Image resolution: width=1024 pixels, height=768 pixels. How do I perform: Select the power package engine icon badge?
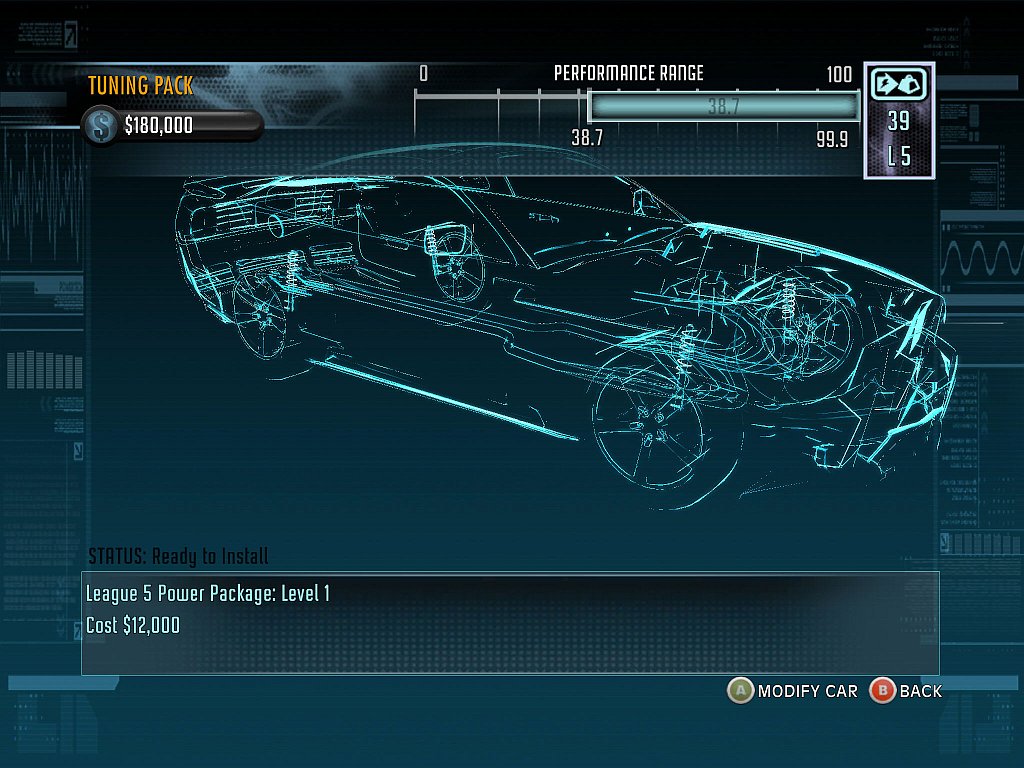coord(898,85)
